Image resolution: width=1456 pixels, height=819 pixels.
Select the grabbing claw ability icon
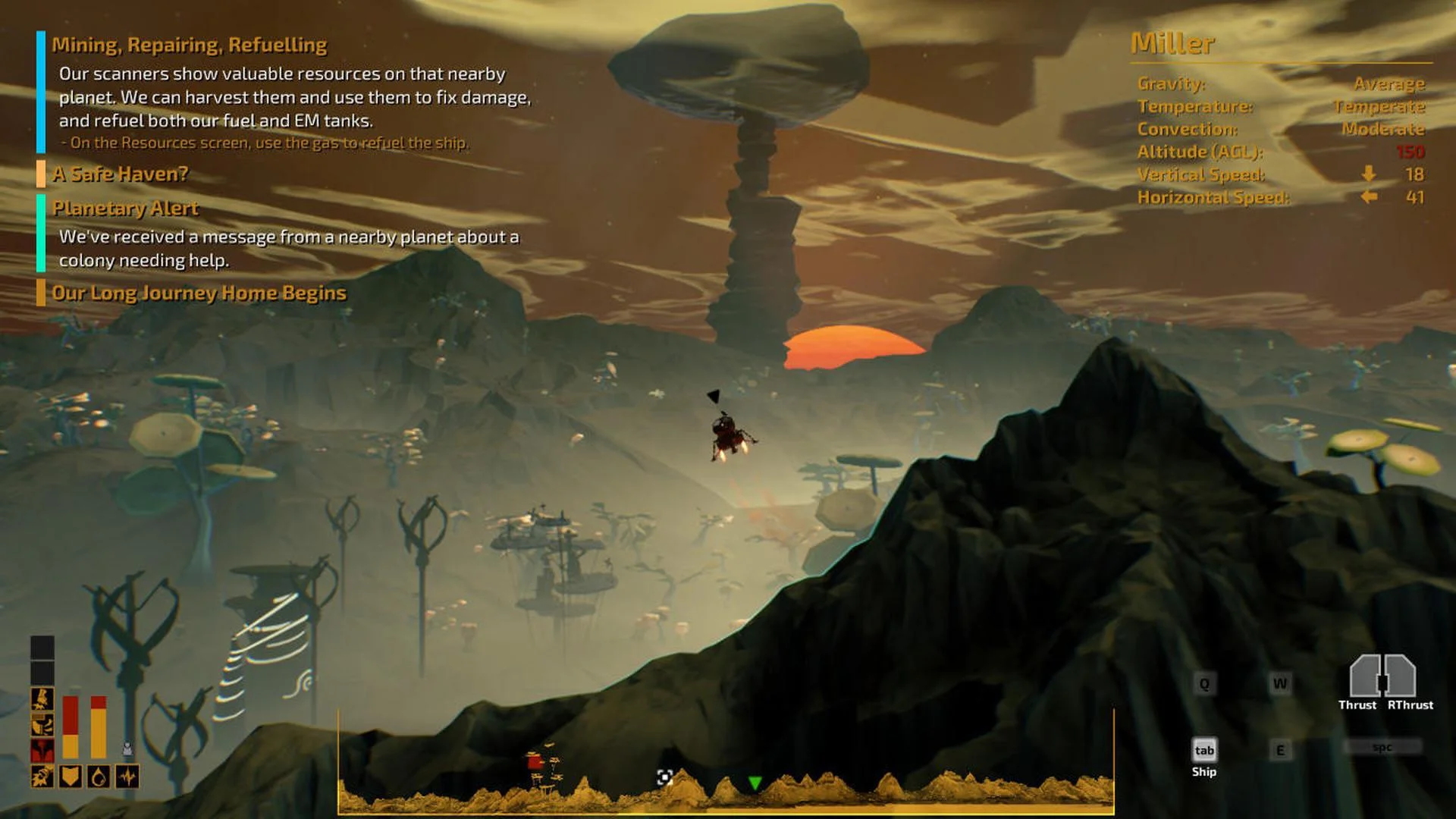click(x=41, y=698)
